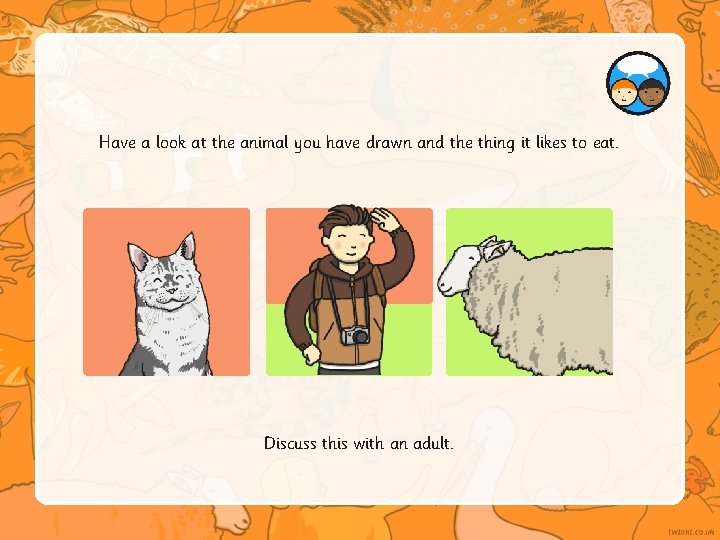Image resolution: width=720 pixels, height=540 pixels.
Task: Select the grey cat picture card
Action: pyautogui.click(x=166, y=292)
